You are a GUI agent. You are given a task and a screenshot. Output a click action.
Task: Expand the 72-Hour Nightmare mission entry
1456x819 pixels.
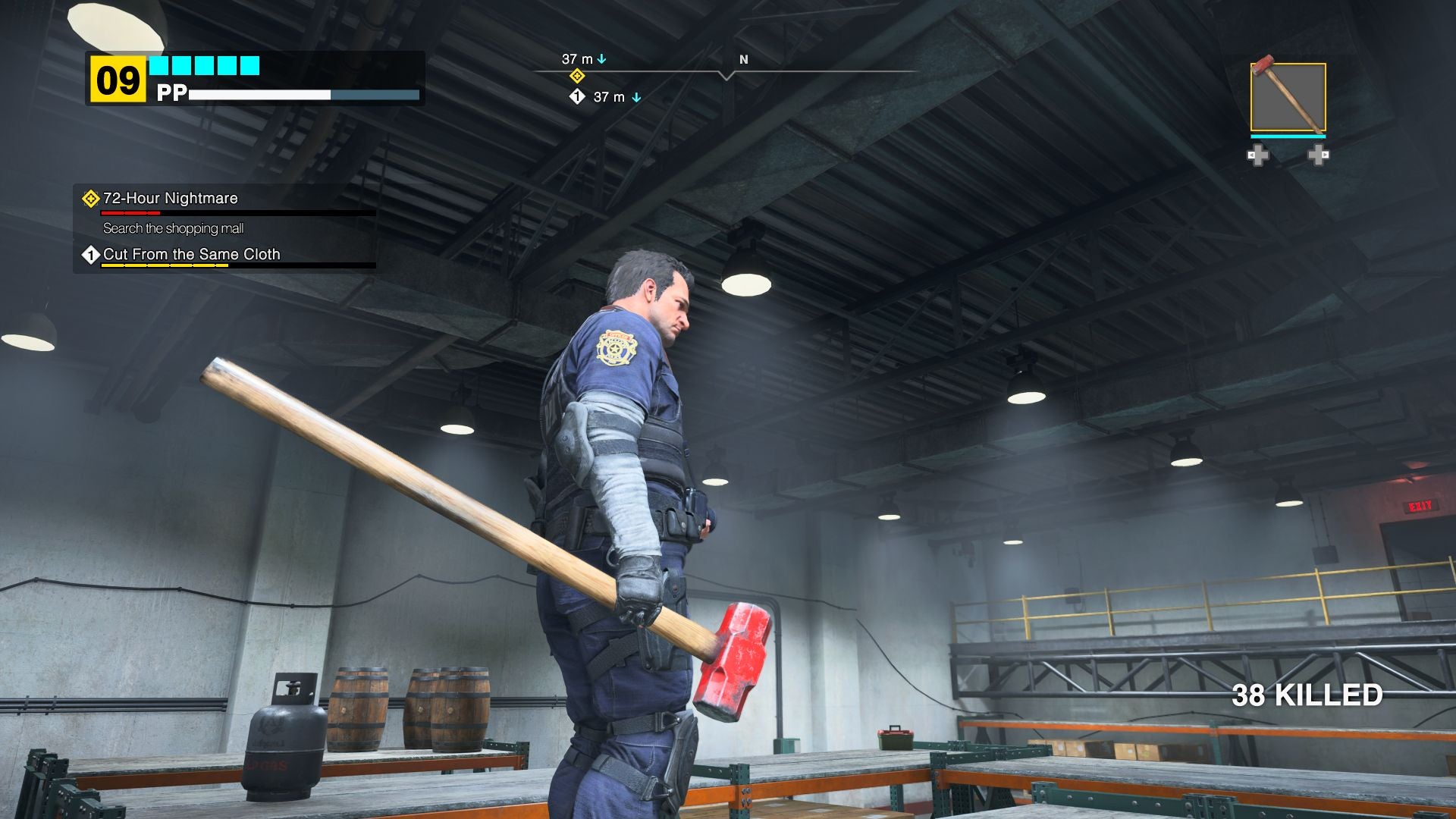(169, 198)
